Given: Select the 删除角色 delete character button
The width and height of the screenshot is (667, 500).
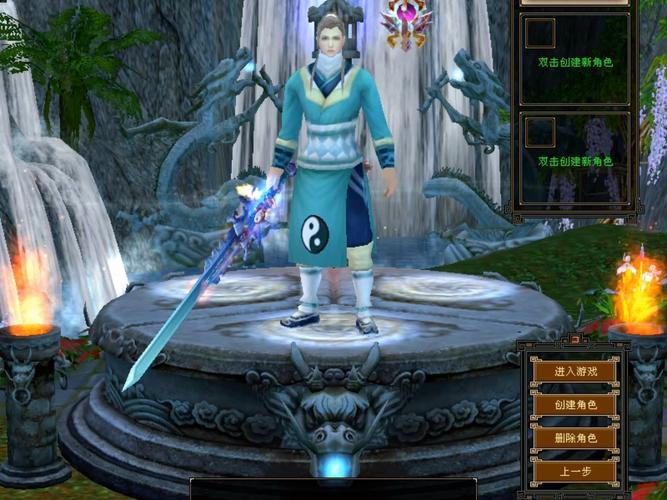Looking at the screenshot, I should pyautogui.click(x=574, y=438).
